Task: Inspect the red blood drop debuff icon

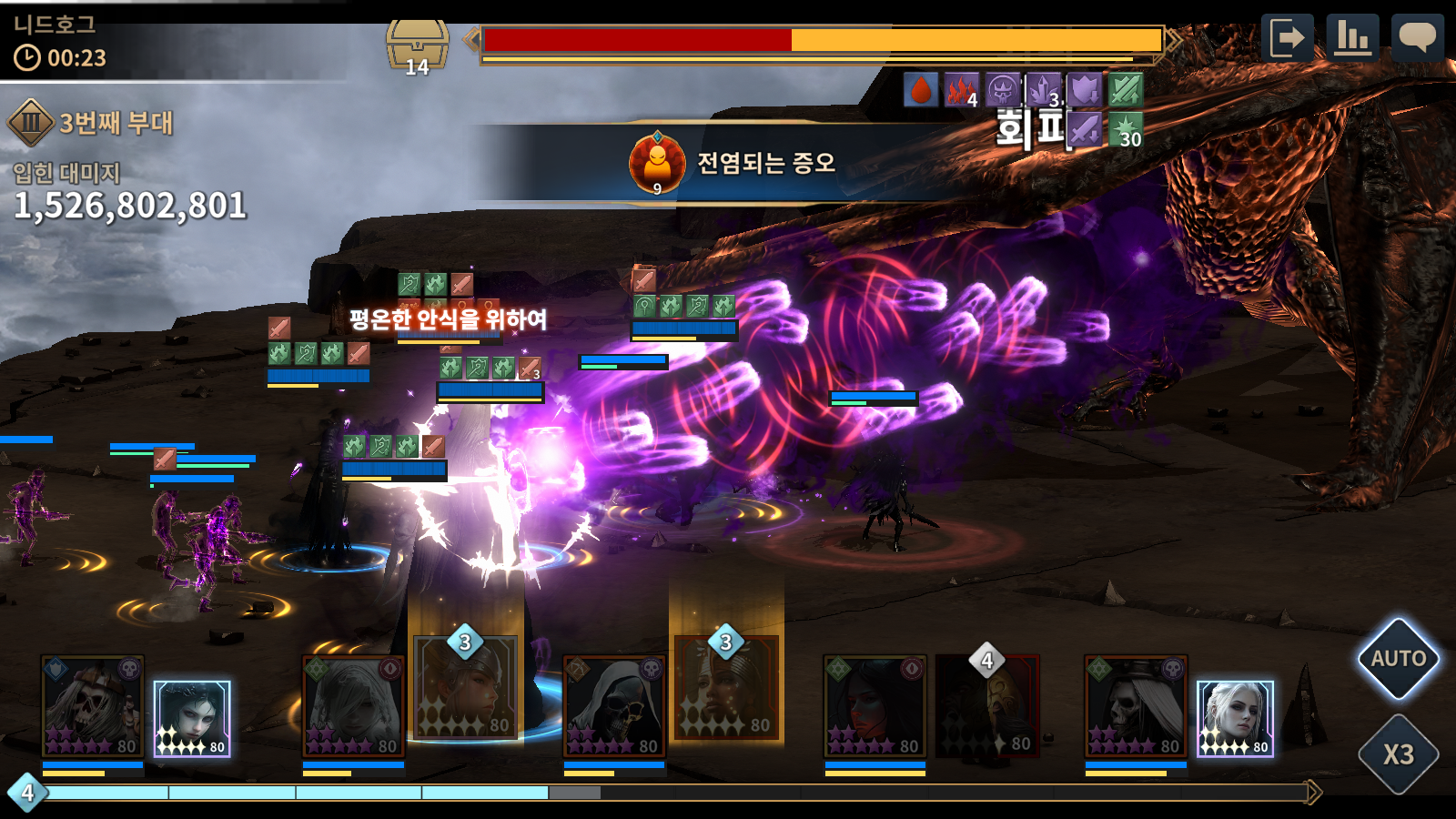Action: pos(921,90)
